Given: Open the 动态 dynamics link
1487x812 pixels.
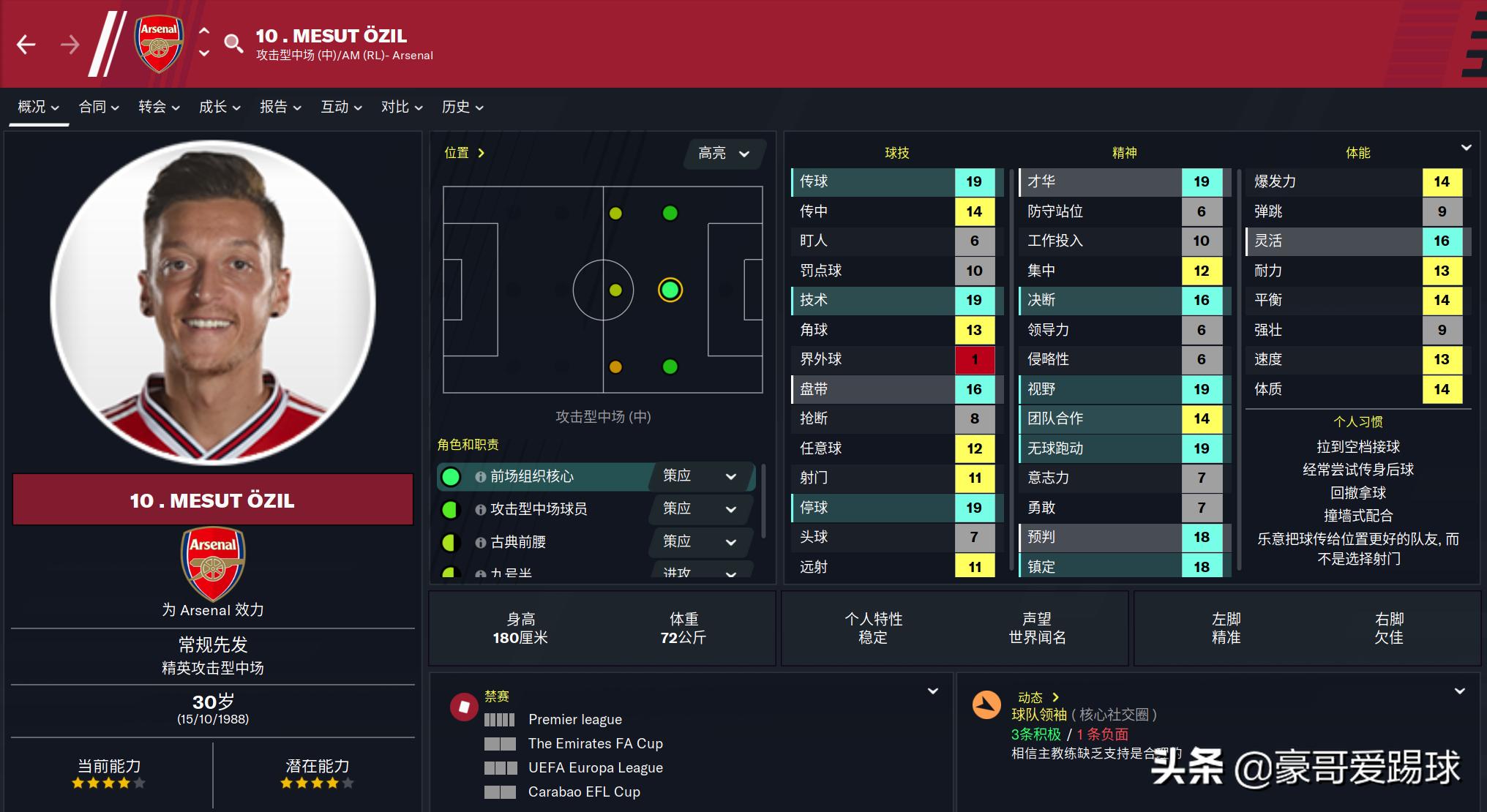Looking at the screenshot, I should [x=1038, y=697].
